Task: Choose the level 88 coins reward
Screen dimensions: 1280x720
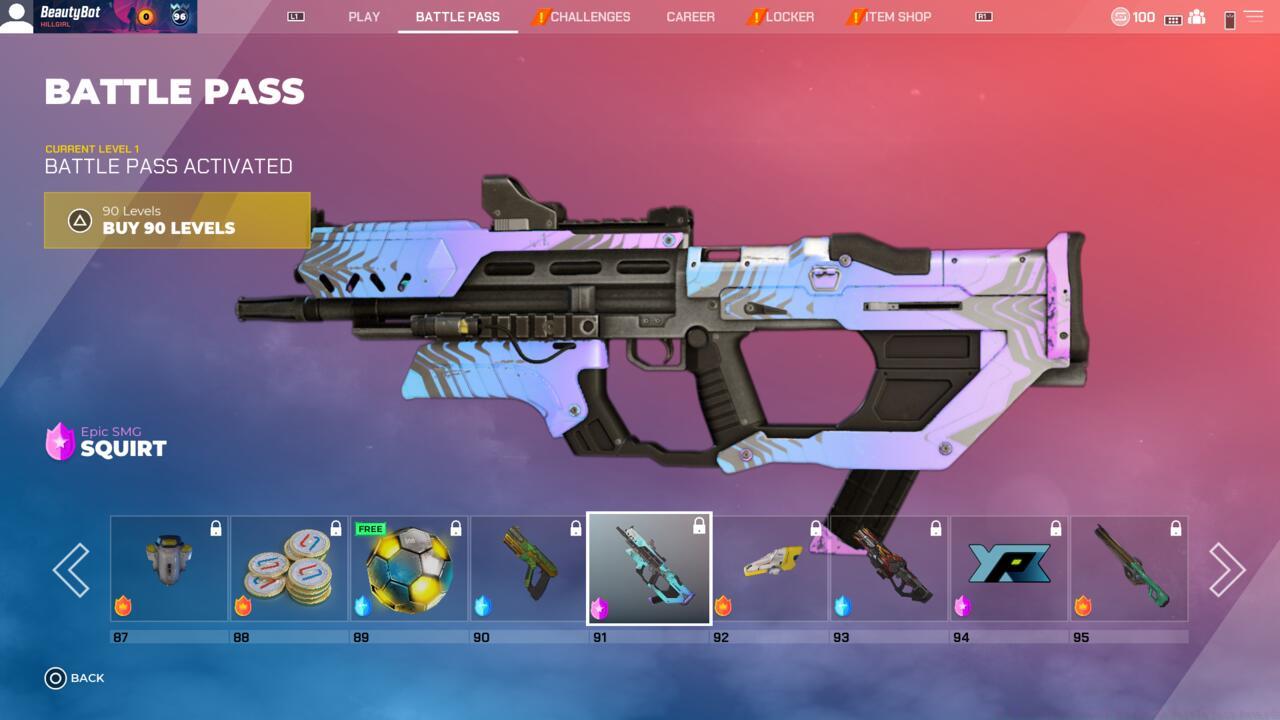Action: point(289,569)
